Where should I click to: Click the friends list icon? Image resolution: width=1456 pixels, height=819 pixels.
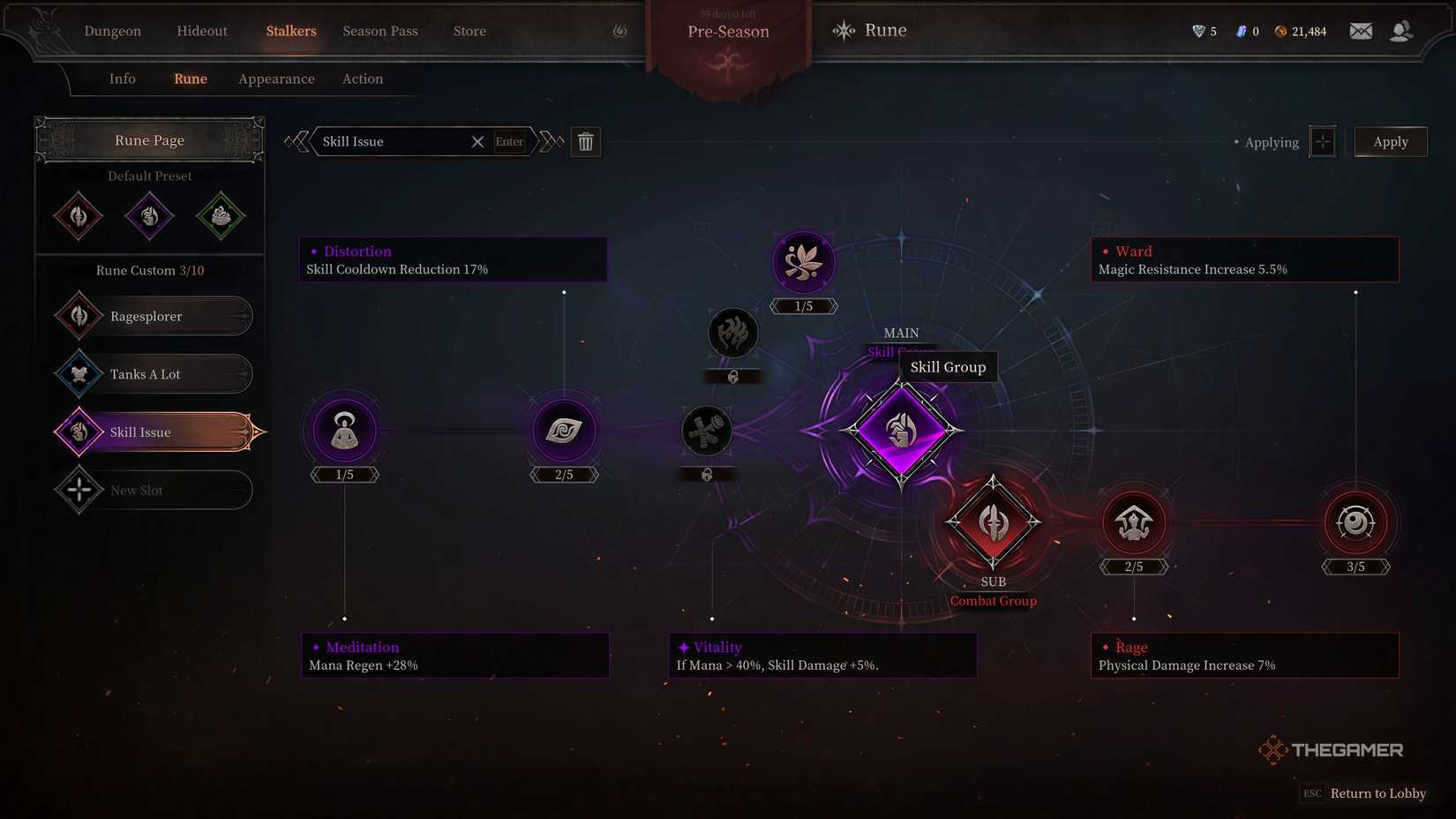pyautogui.click(x=1401, y=30)
